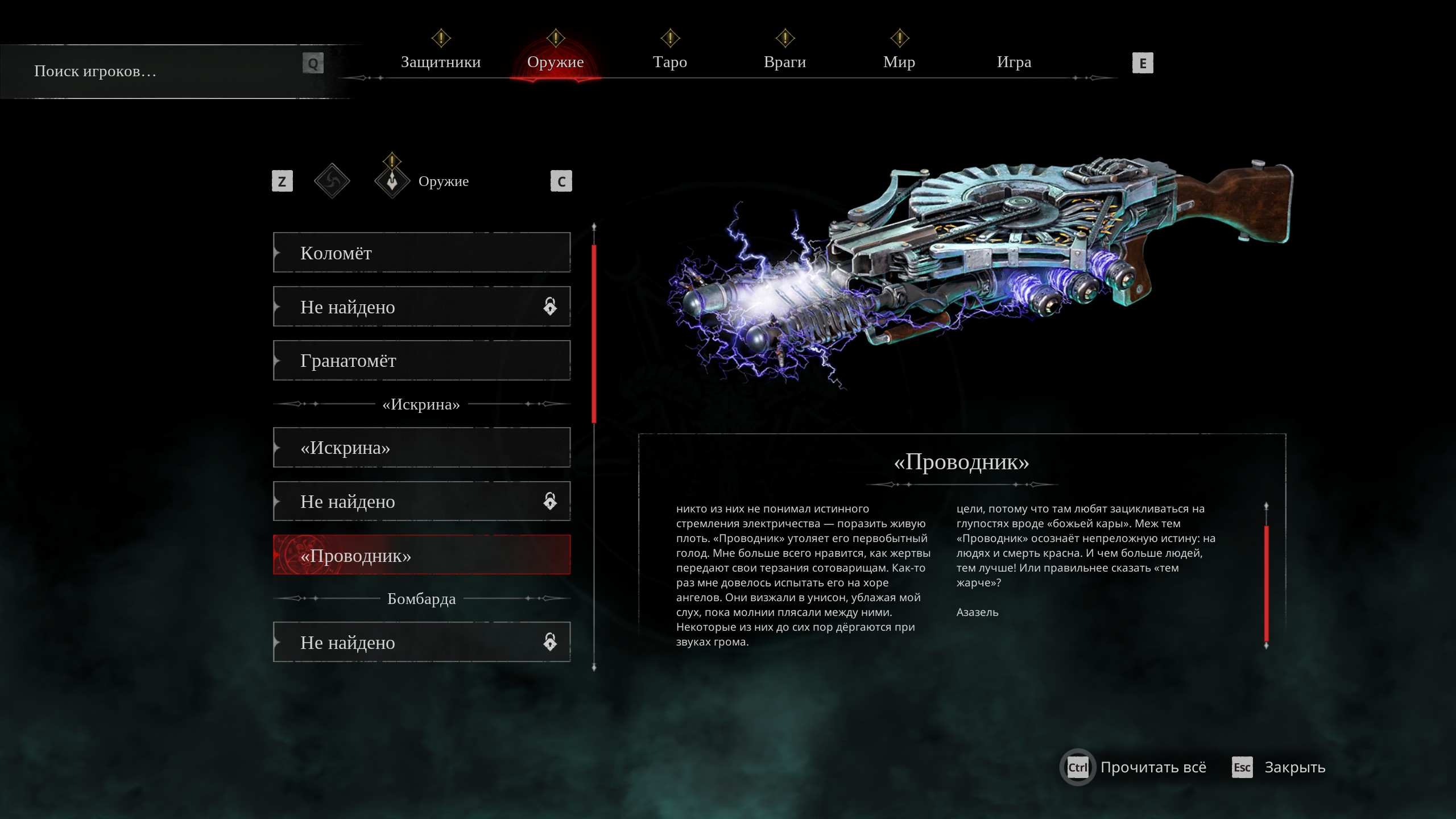Select the Коломёт weapon entry
Screen dimensions: 1456x819
coord(421,253)
